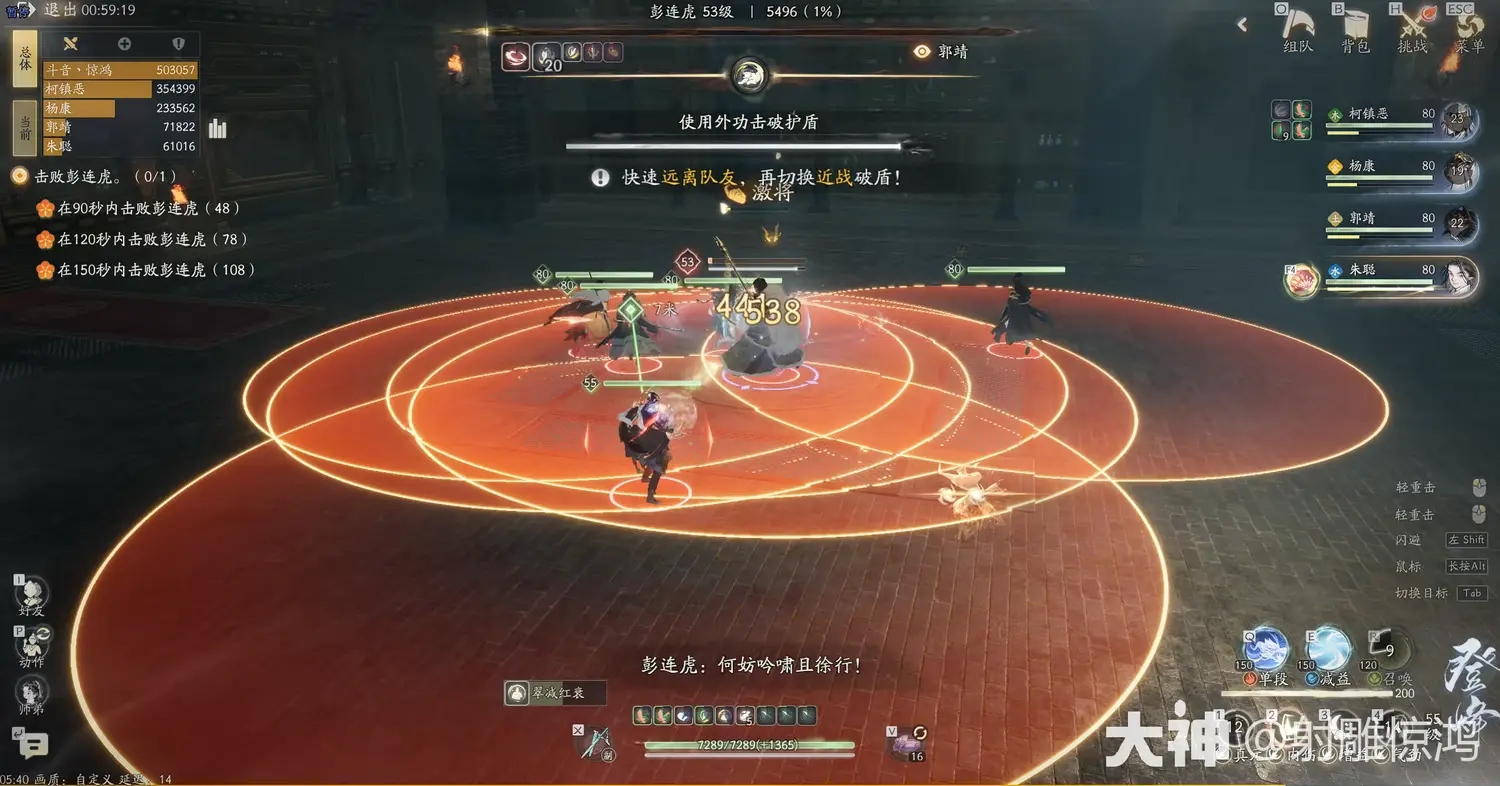This screenshot has width=1500, height=786.
Task: Open detailed statistics bar chart icon
Action: pos(218,129)
